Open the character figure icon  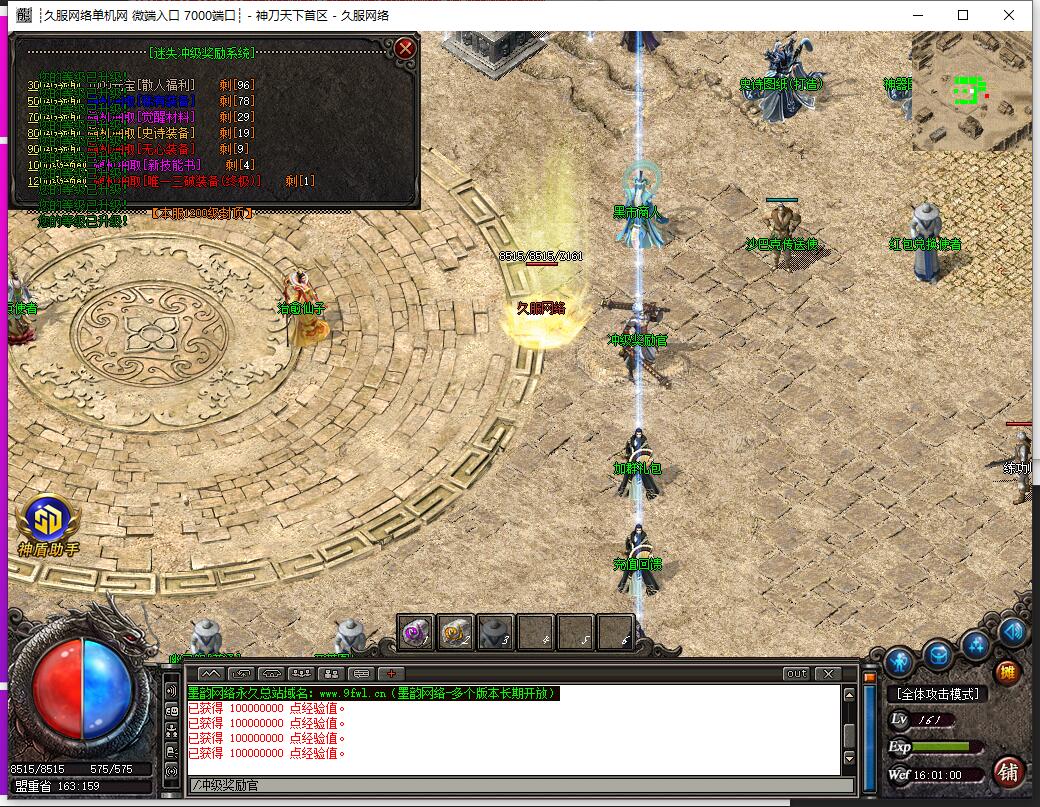[899, 661]
